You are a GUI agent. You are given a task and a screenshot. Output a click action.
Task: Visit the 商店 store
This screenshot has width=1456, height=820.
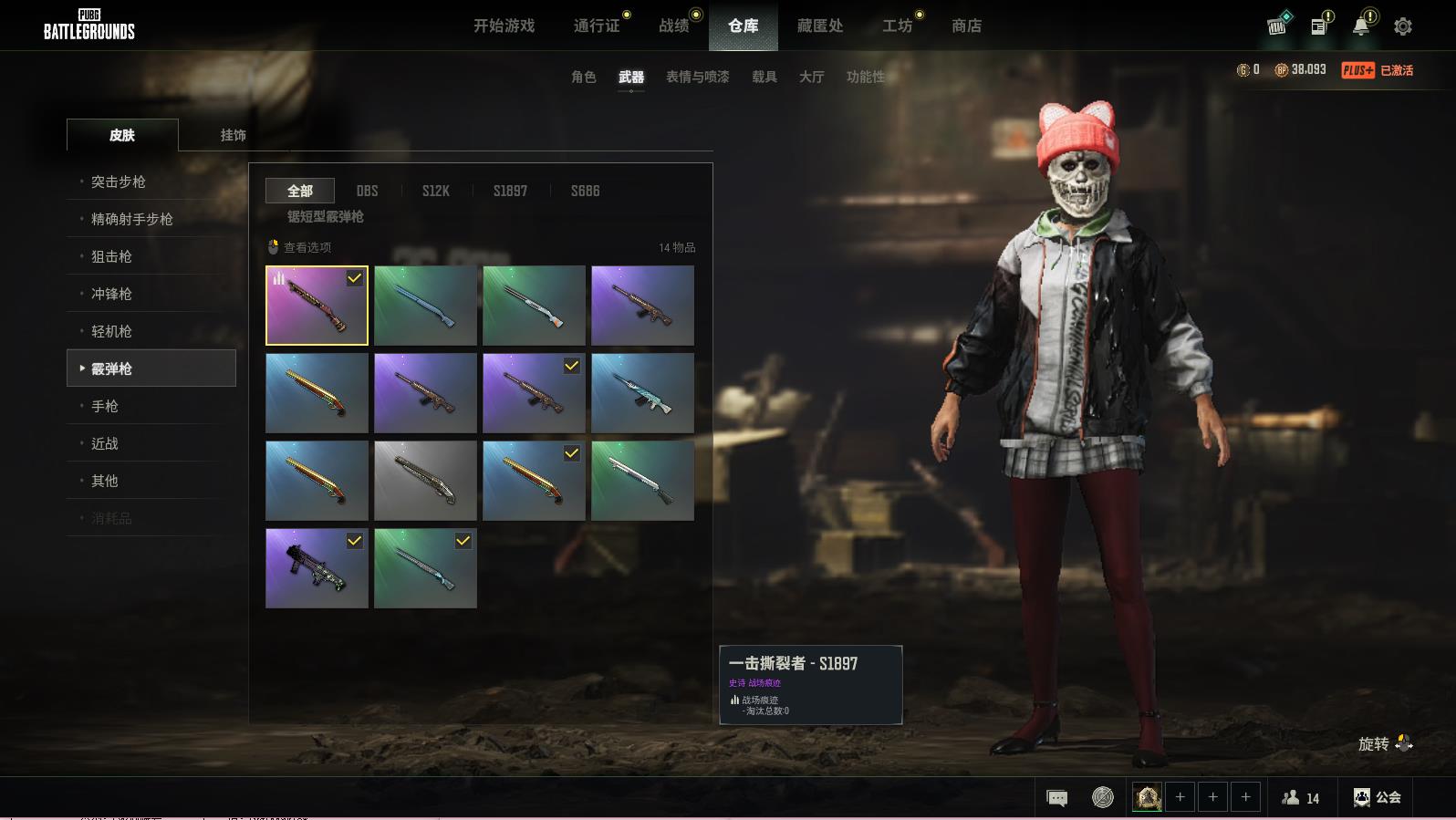pyautogui.click(x=966, y=26)
